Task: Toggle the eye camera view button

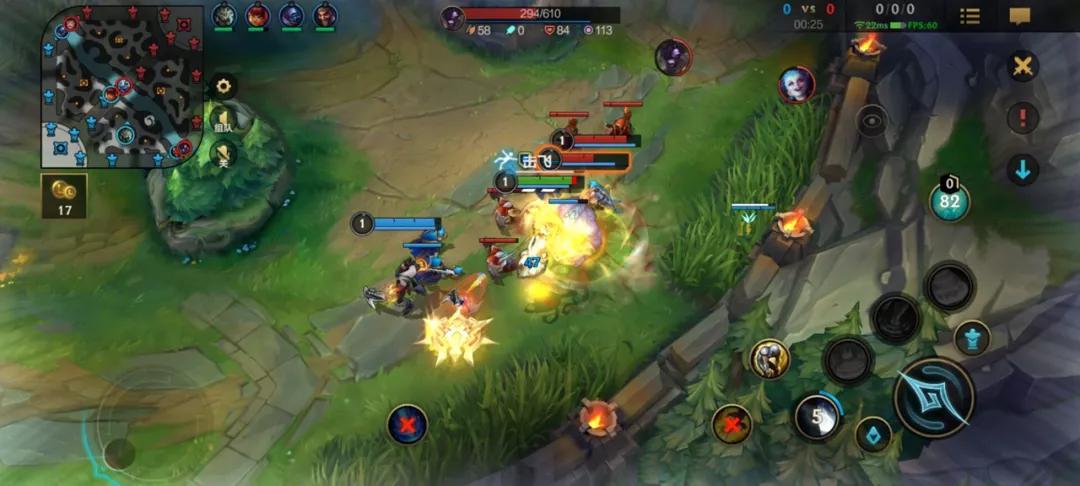Action: point(872,120)
